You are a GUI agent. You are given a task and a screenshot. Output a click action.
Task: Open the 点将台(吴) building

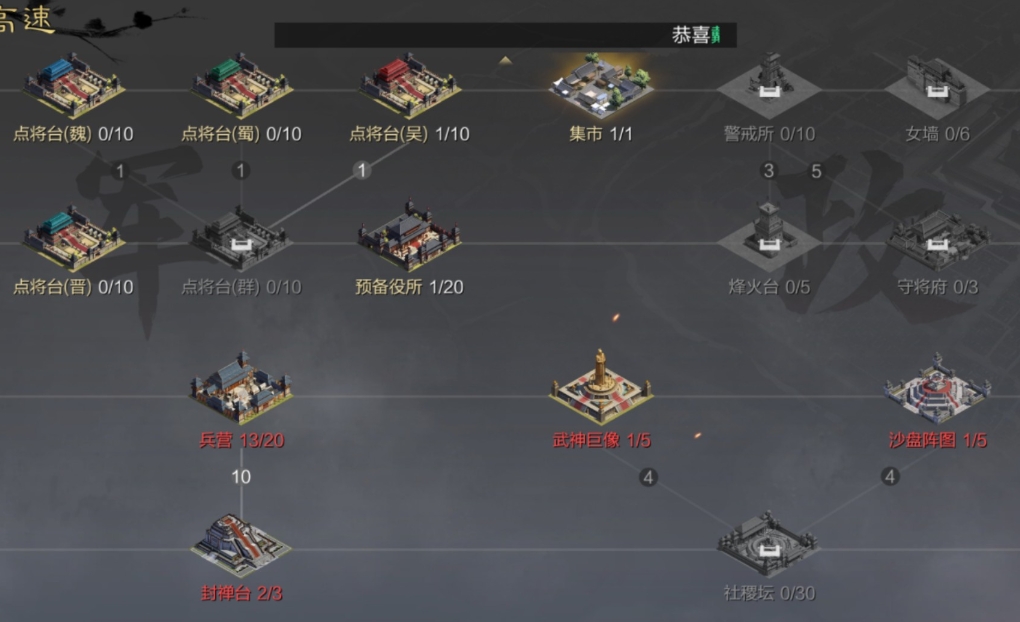(x=410, y=87)
